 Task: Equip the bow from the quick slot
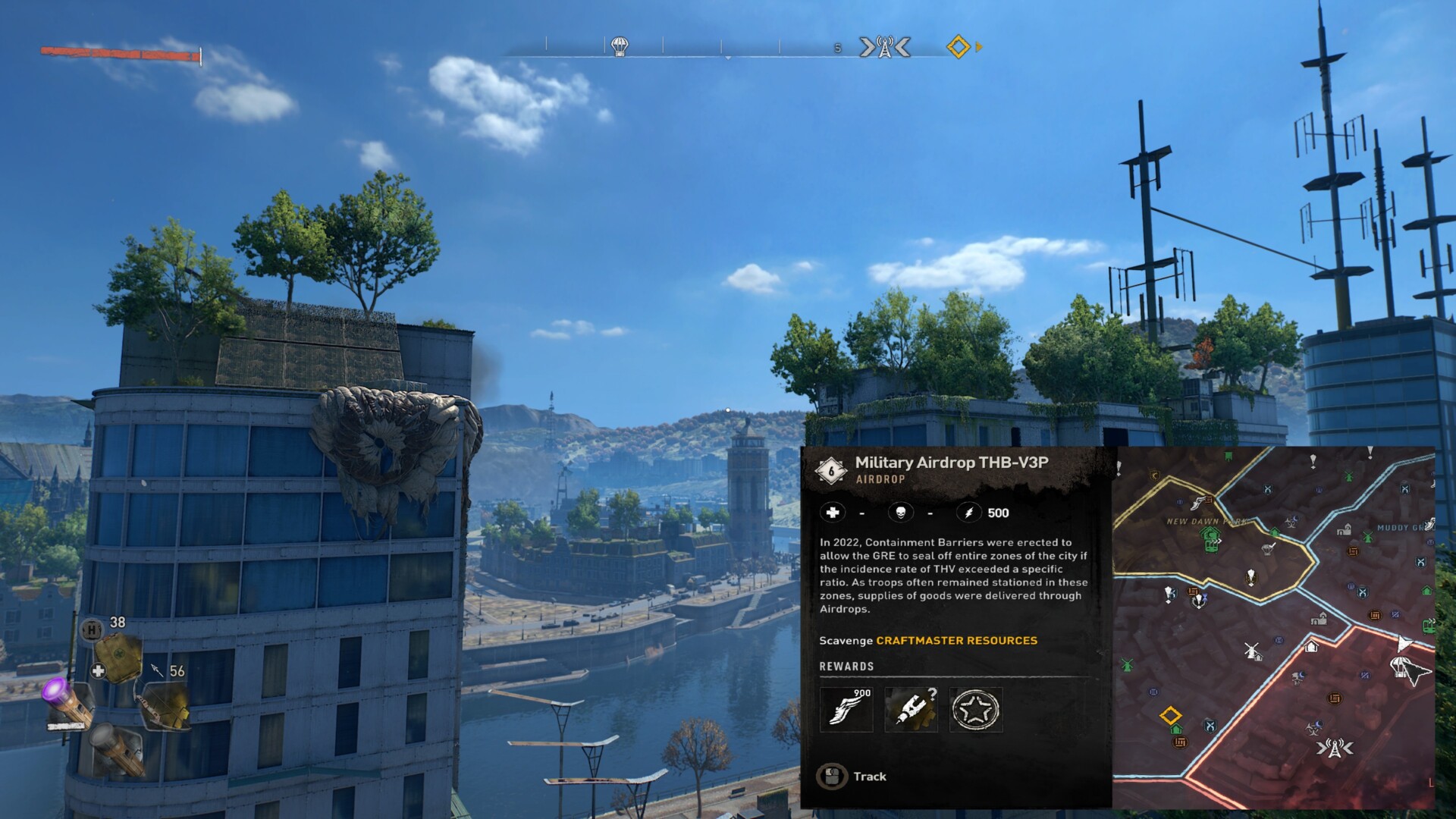click(165, 706)
